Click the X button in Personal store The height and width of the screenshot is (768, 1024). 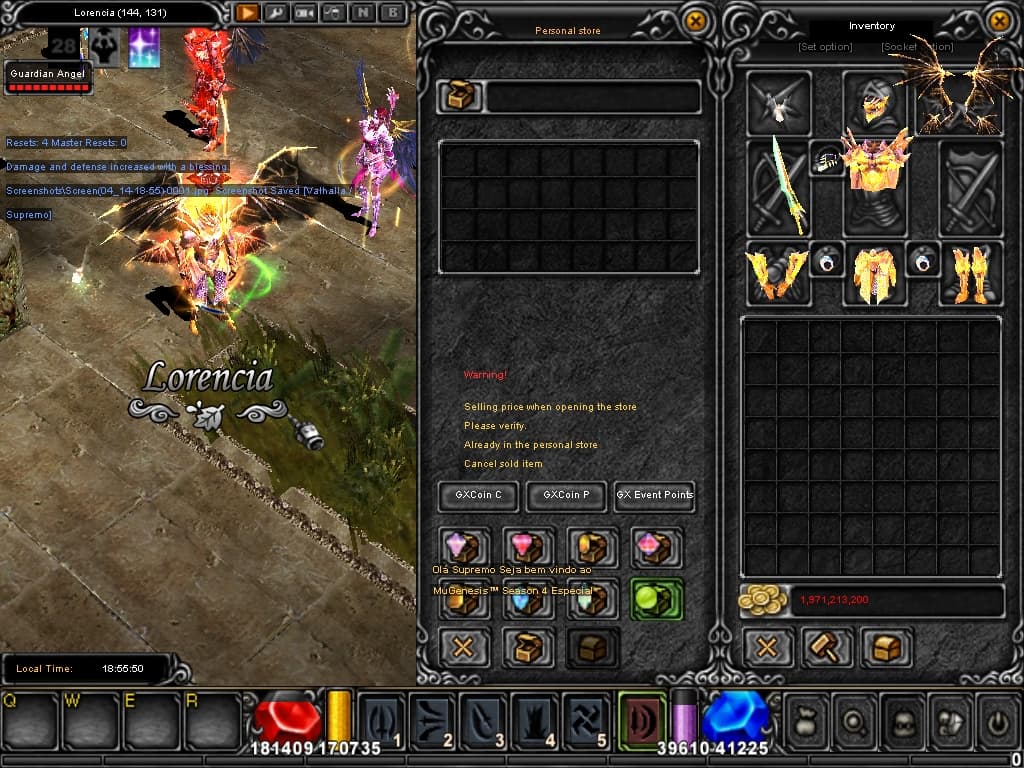(464, 647)
